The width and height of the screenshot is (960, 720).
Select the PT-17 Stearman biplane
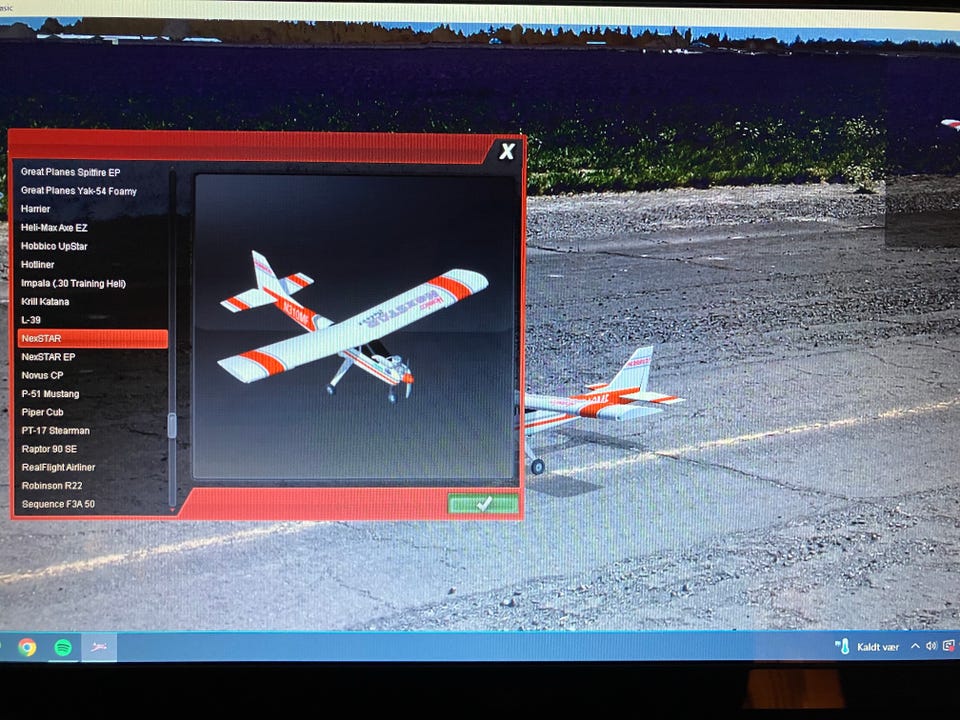pos(55,431)
